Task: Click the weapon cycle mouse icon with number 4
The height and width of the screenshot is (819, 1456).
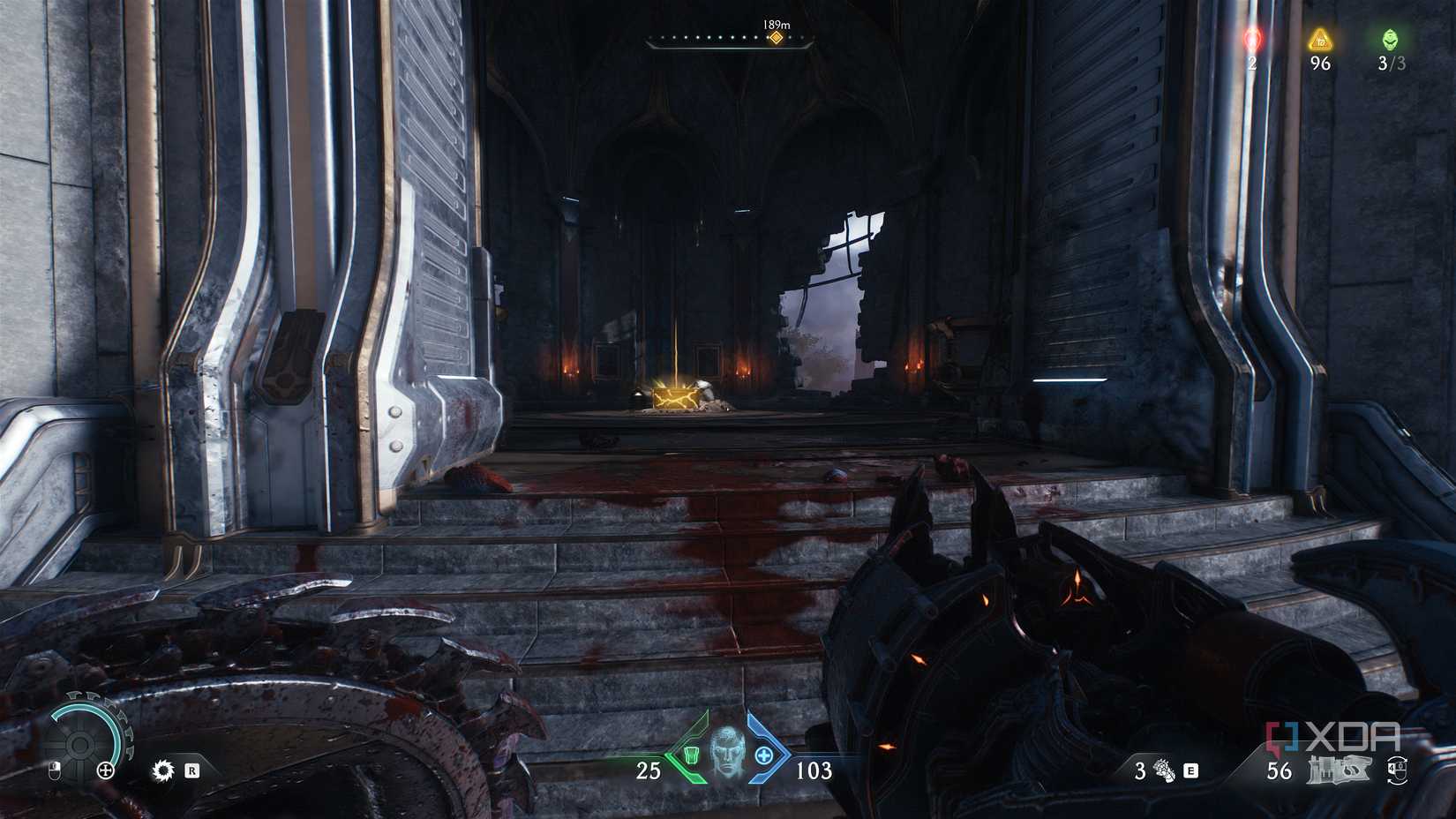Action: pos(1397,771)
